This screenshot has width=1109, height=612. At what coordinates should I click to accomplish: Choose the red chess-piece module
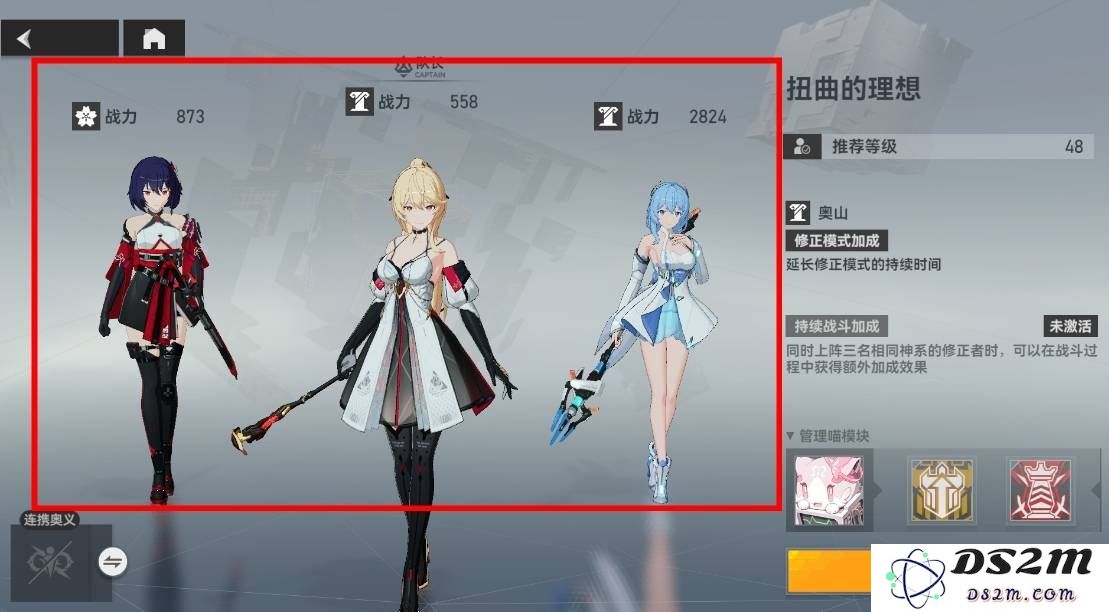coord(1040,490)
